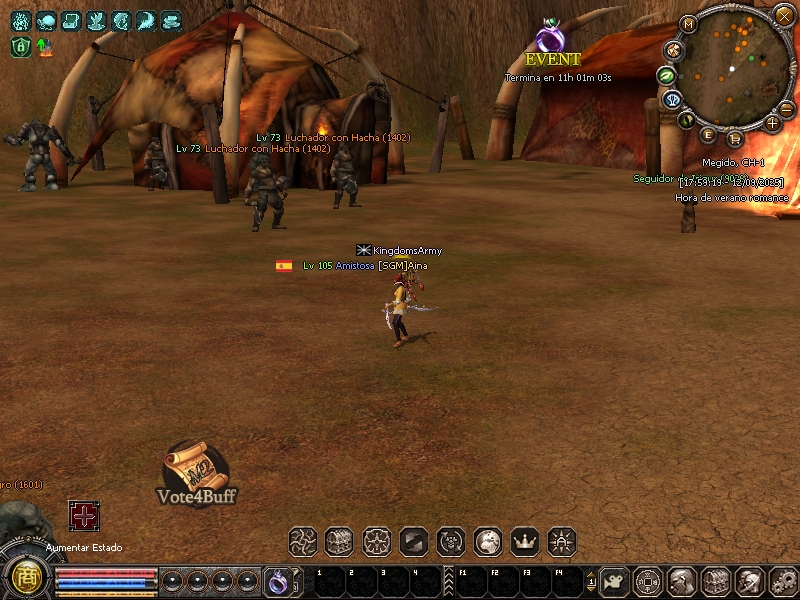Image resolution: width=800 pixels, height=600 pixels.
Task: Zoom in the minimap with plus
Action: click(772, 123)
